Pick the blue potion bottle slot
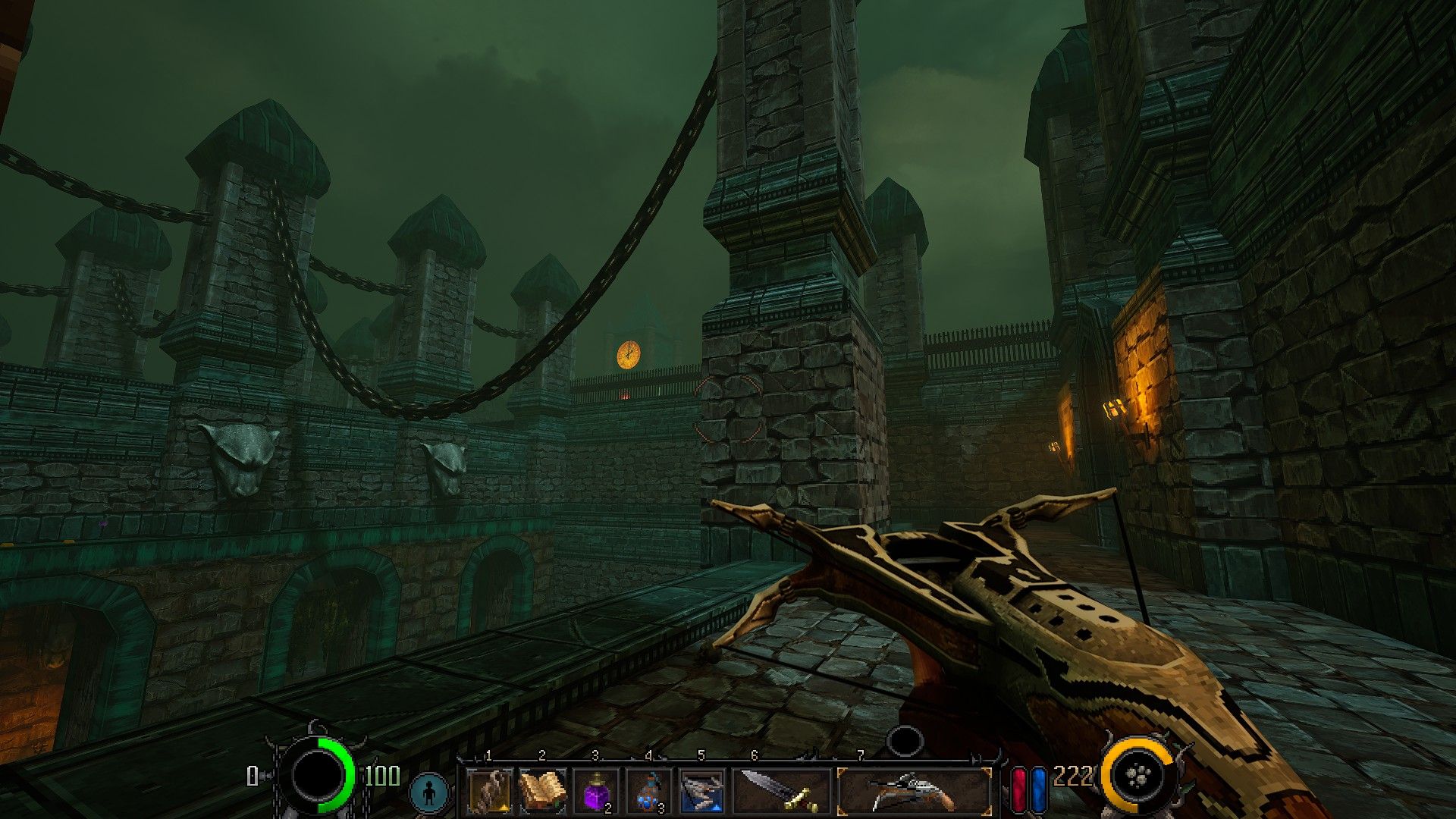Viewport: 1456px width, 819px height. click(648, 791)
